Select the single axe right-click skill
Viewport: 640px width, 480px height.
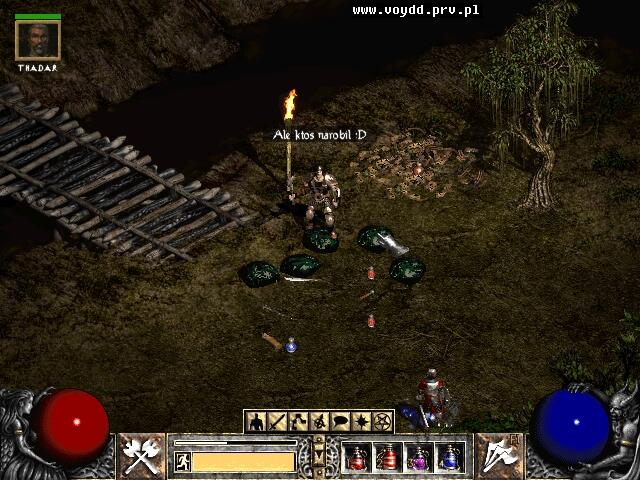pos(497,456)
